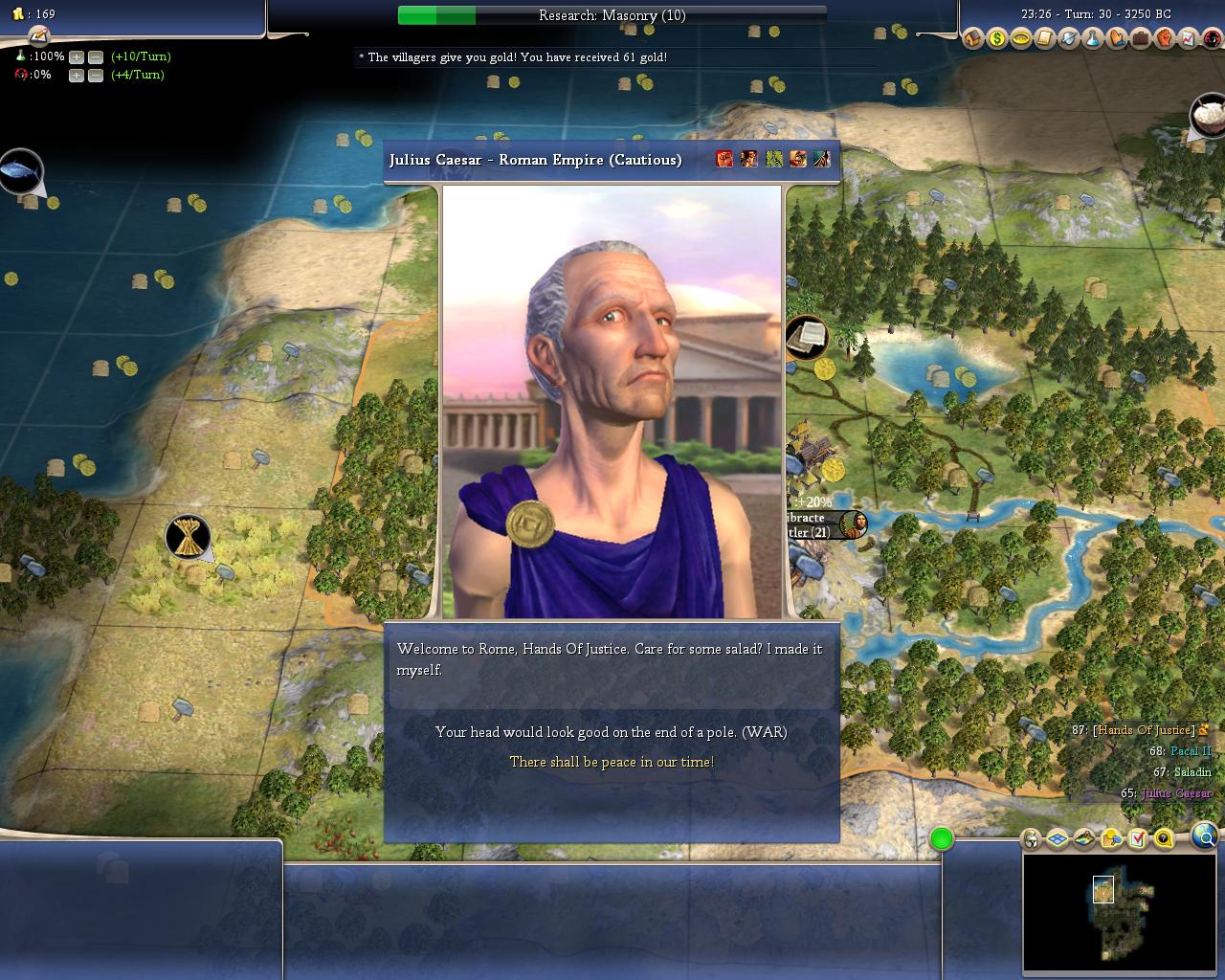Open the domestic advisor house icon
1225x980 pixels.
[973, 39]
